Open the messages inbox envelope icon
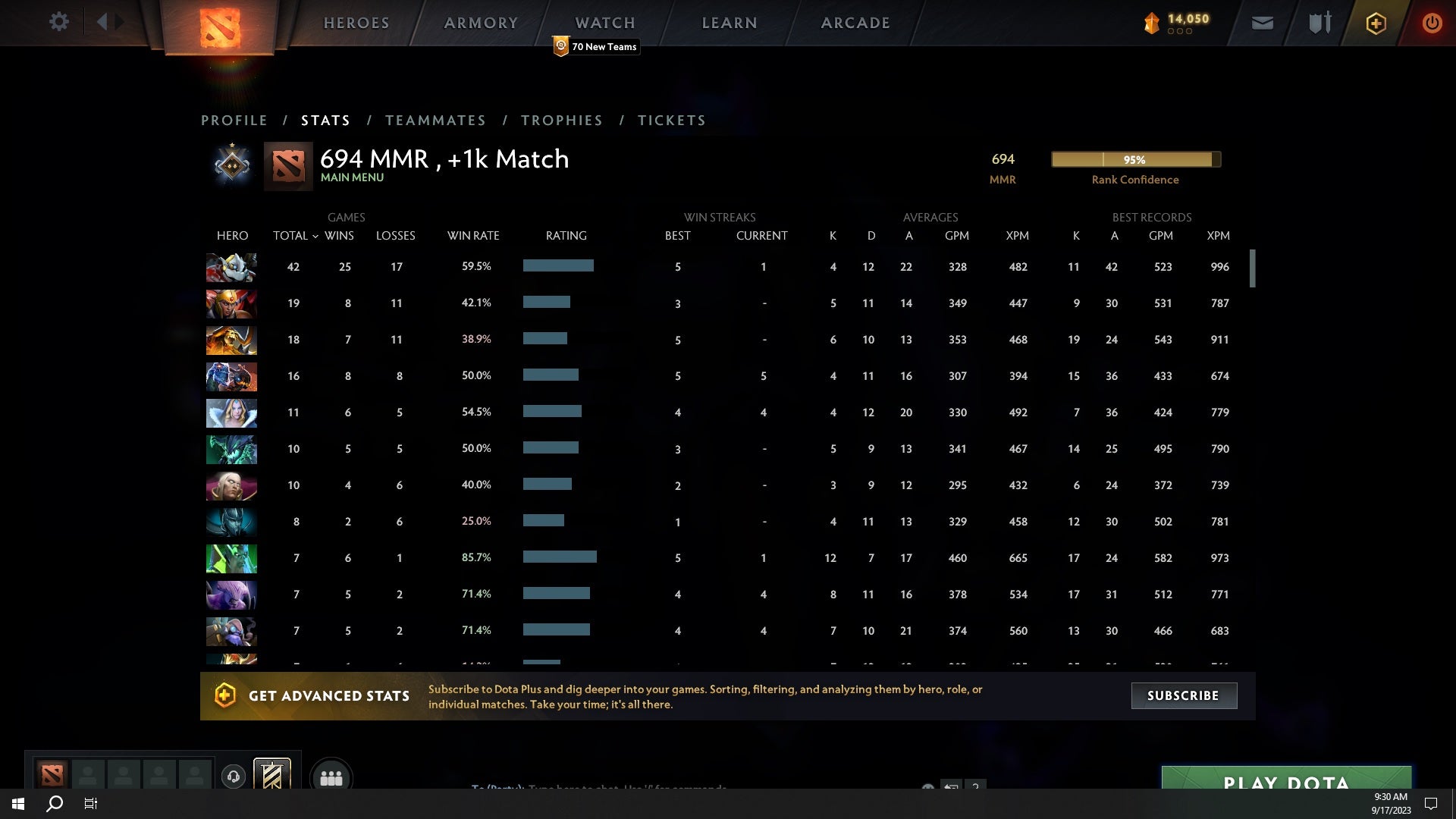This screenshot has height=819, width=1456. (x=1262, y=23)
